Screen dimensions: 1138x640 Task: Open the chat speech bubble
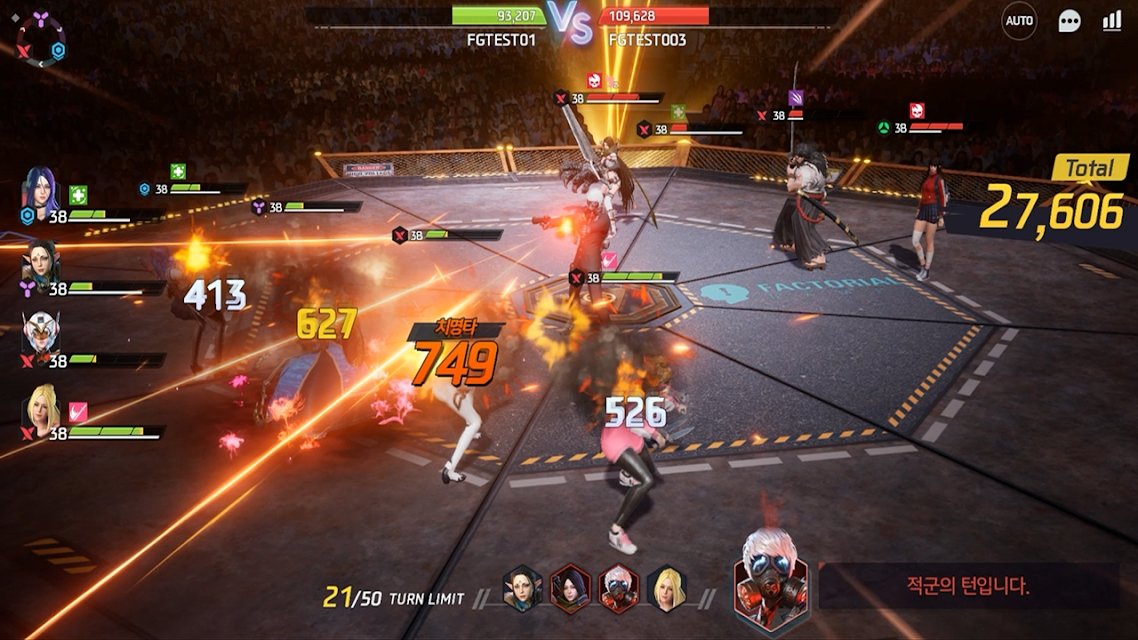(1070, 21)
